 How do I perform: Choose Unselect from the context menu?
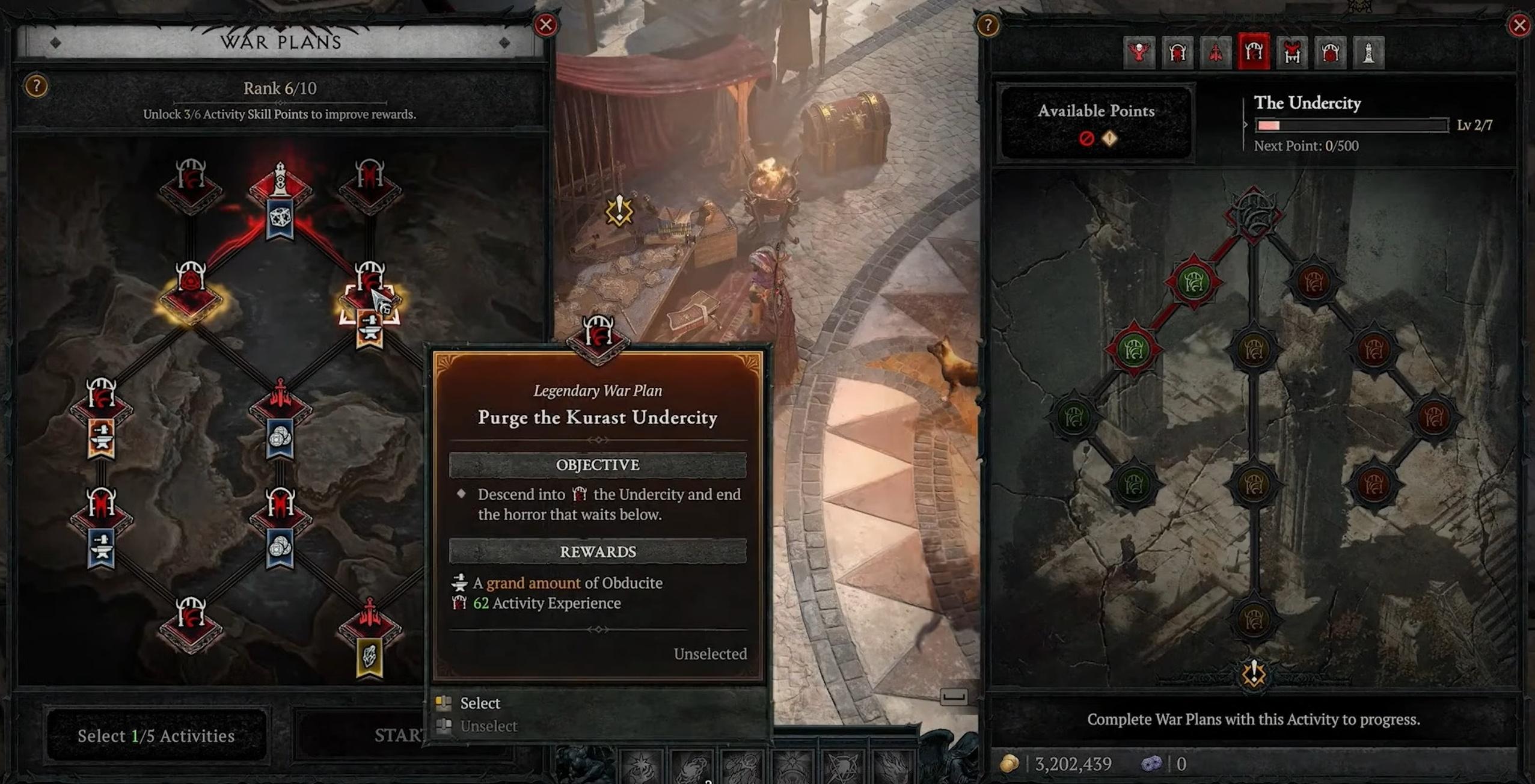click(488, 726)
